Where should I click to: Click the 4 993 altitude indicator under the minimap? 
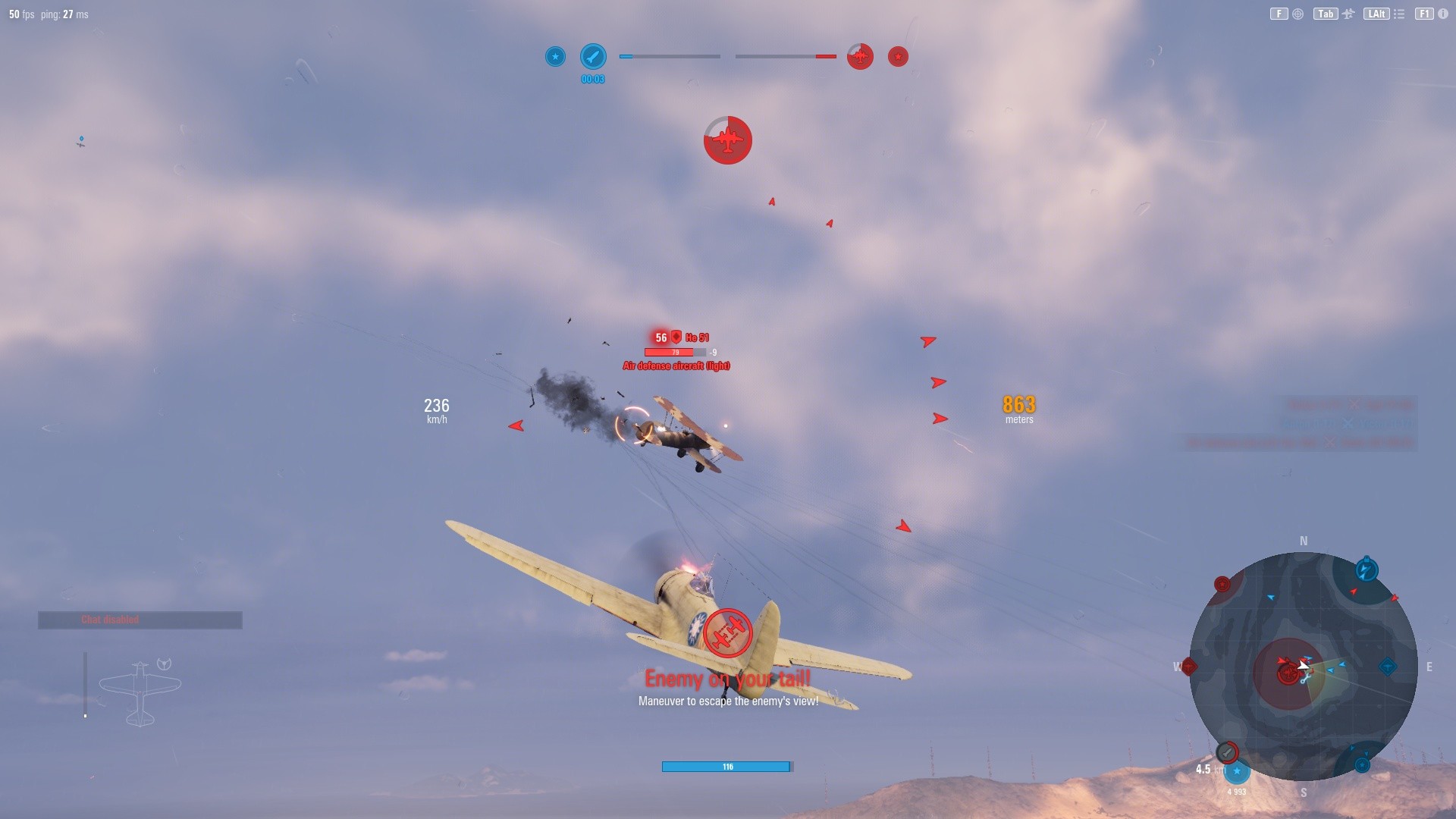pos(1237,791)
